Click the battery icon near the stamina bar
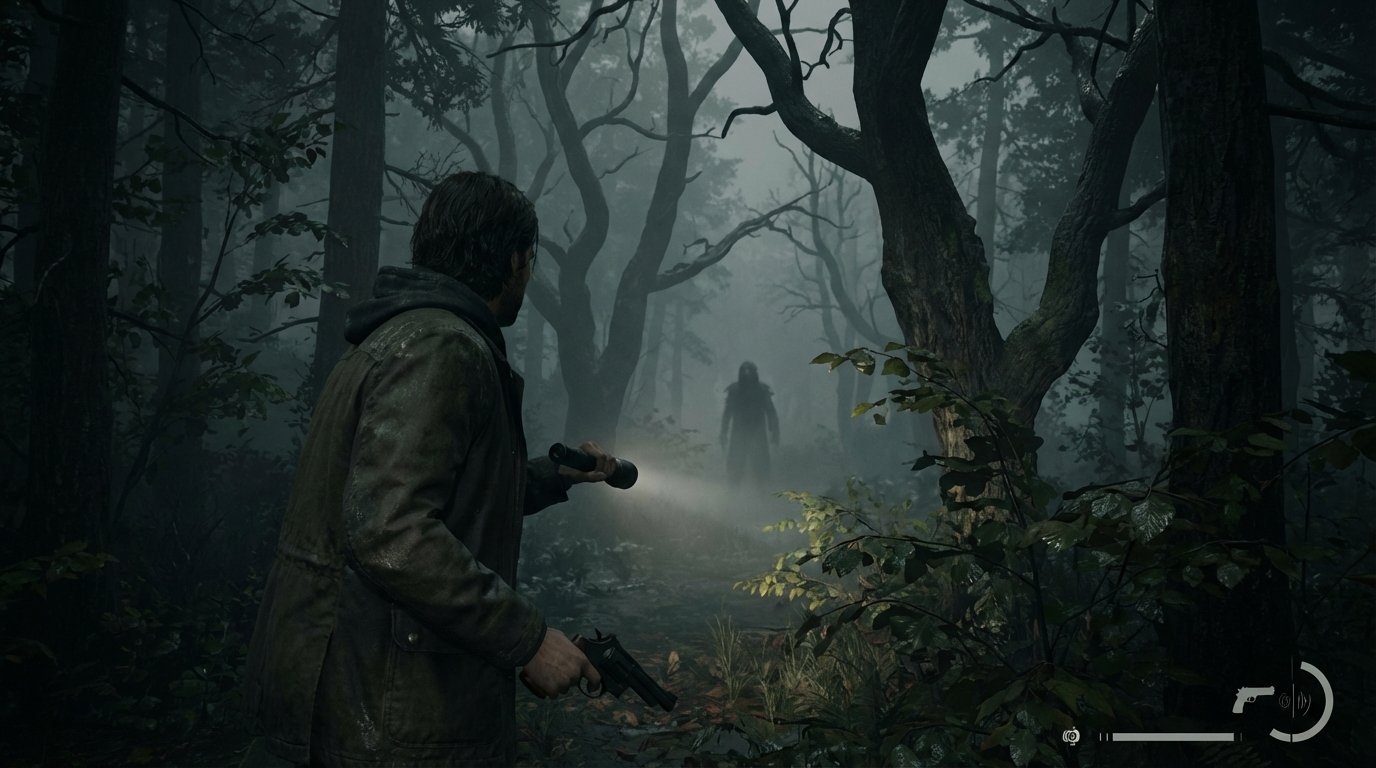1376x768 pixels. pos(1072,736)
